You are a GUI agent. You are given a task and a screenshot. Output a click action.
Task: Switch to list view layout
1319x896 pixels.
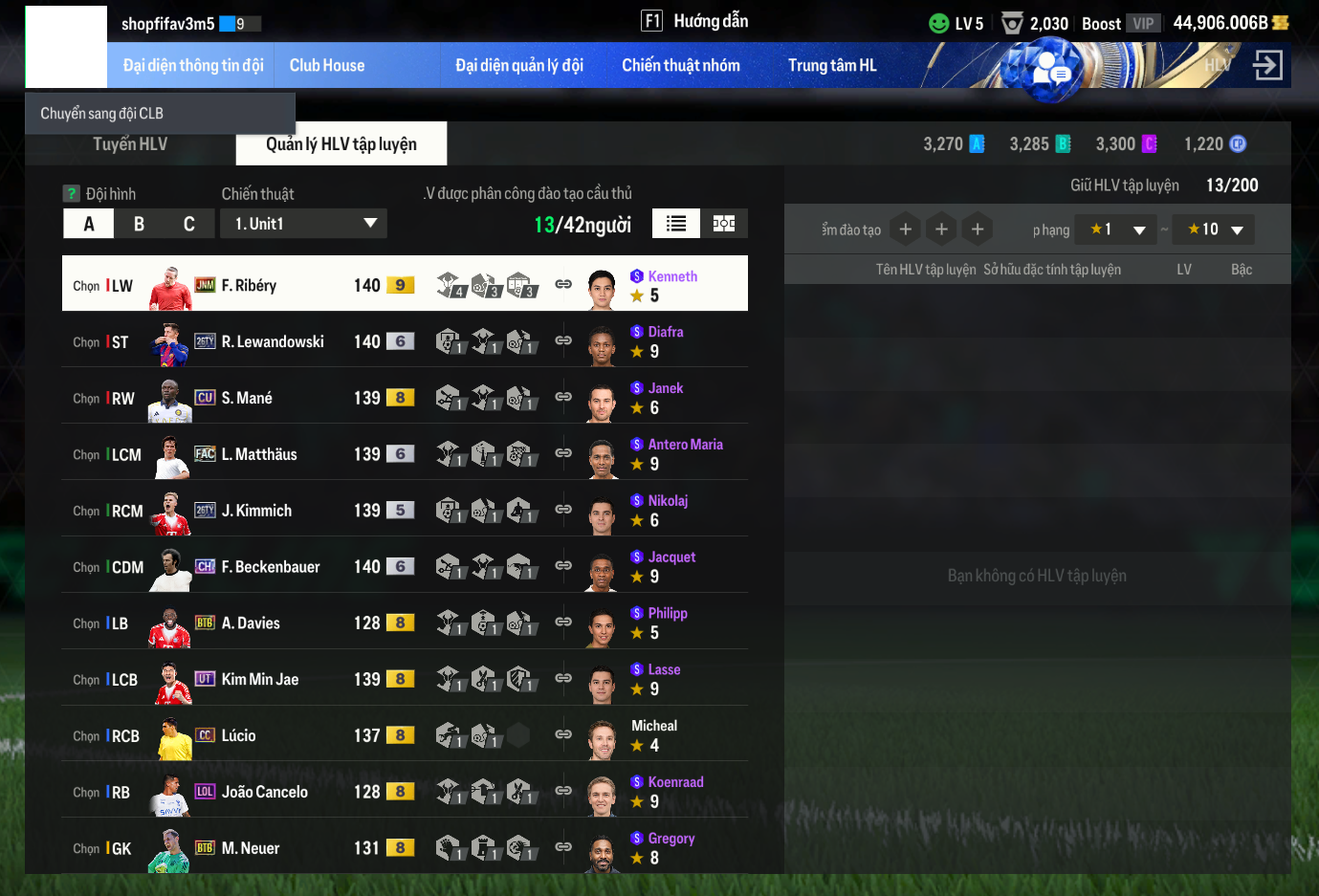676,224
